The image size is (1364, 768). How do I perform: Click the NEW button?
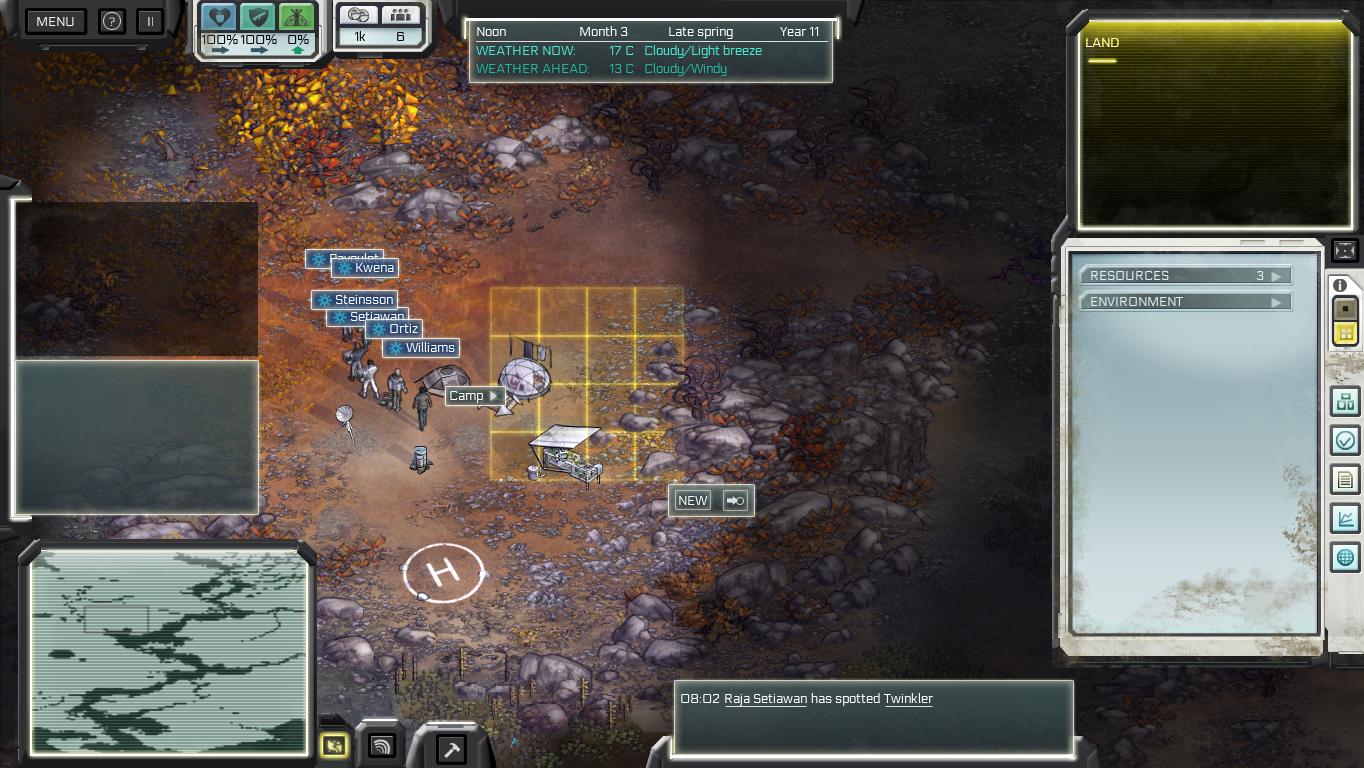[x=692, y=501]
